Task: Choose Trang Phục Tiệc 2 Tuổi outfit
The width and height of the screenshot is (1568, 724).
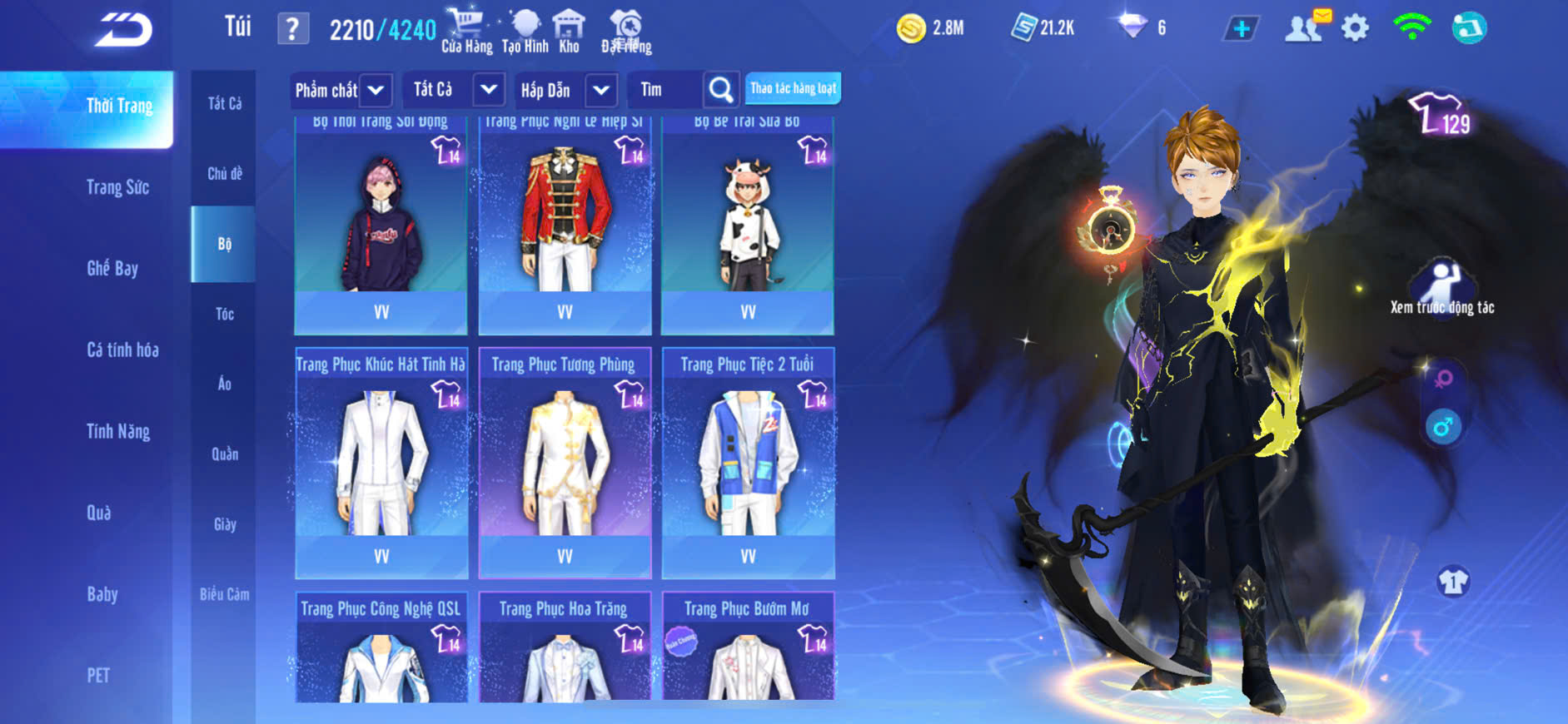Action: coord(748,462)
